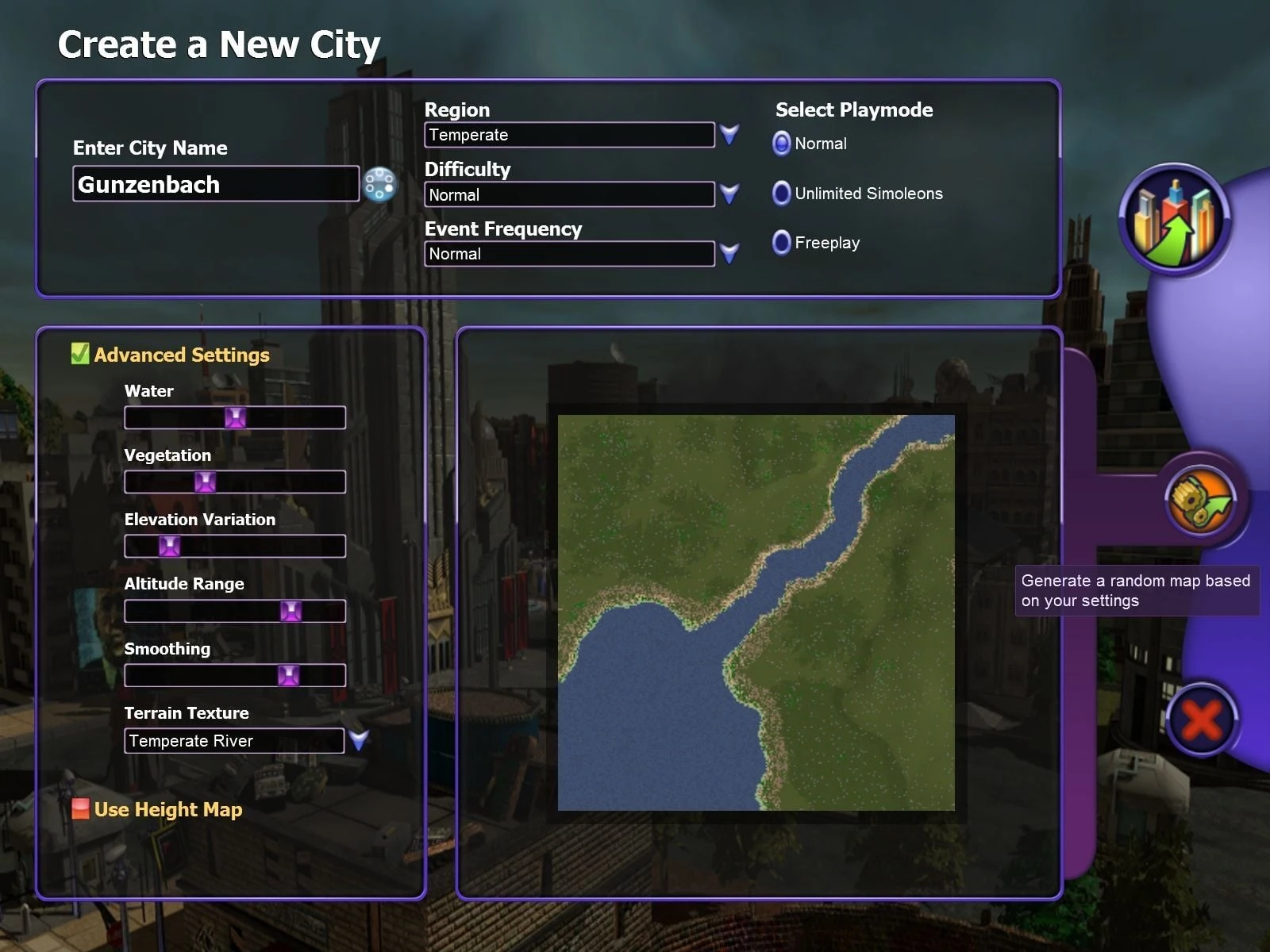Screen dimensions: 1270x952
Task: Click the Vegetation slider handle
Action: pos(205,482)
